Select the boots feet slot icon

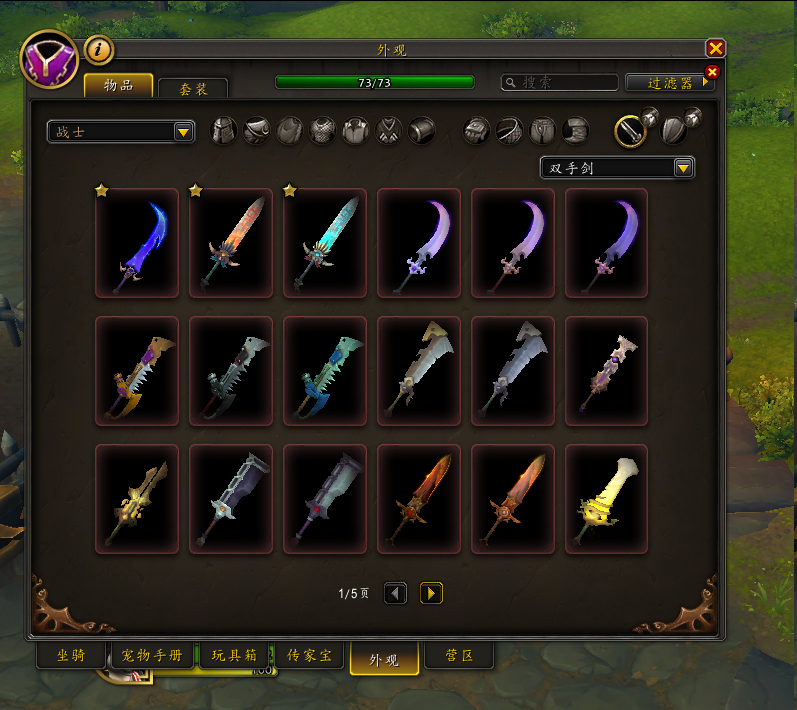pyautogui.click(x=575, y=131)
